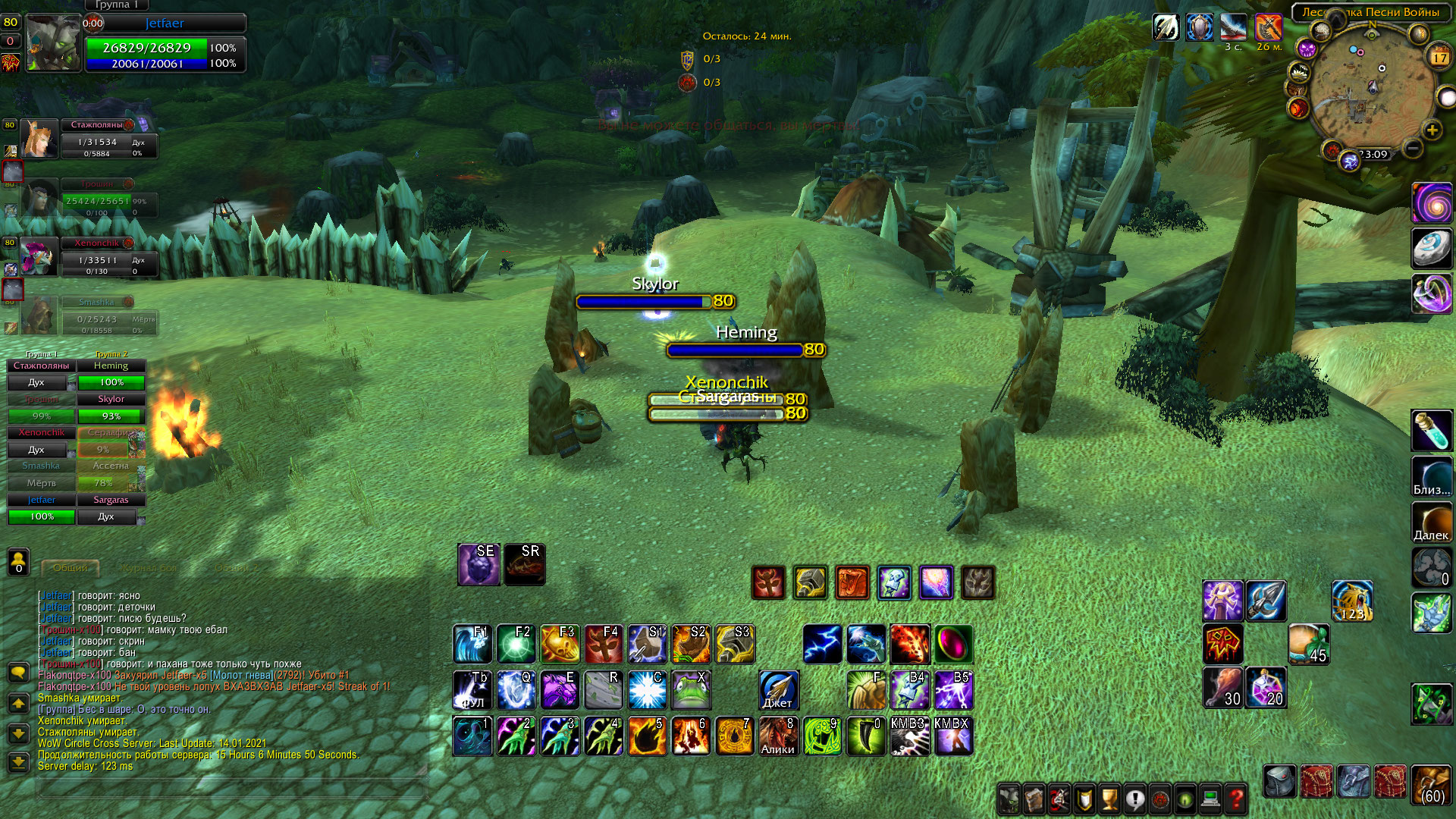Use the ability bound to key 5
This screenshot has width=1456, height=819.
click(x=647, y=736)
